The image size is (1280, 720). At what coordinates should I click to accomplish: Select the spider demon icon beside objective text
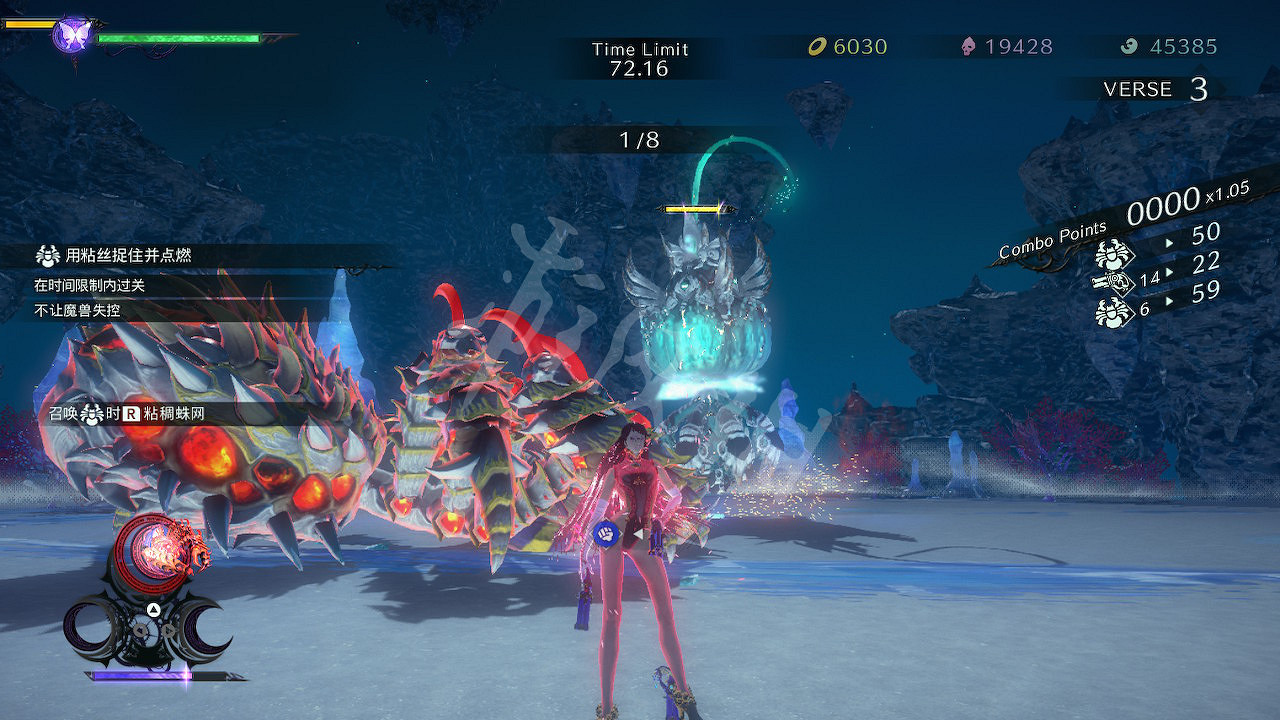[x=48, y=256]
